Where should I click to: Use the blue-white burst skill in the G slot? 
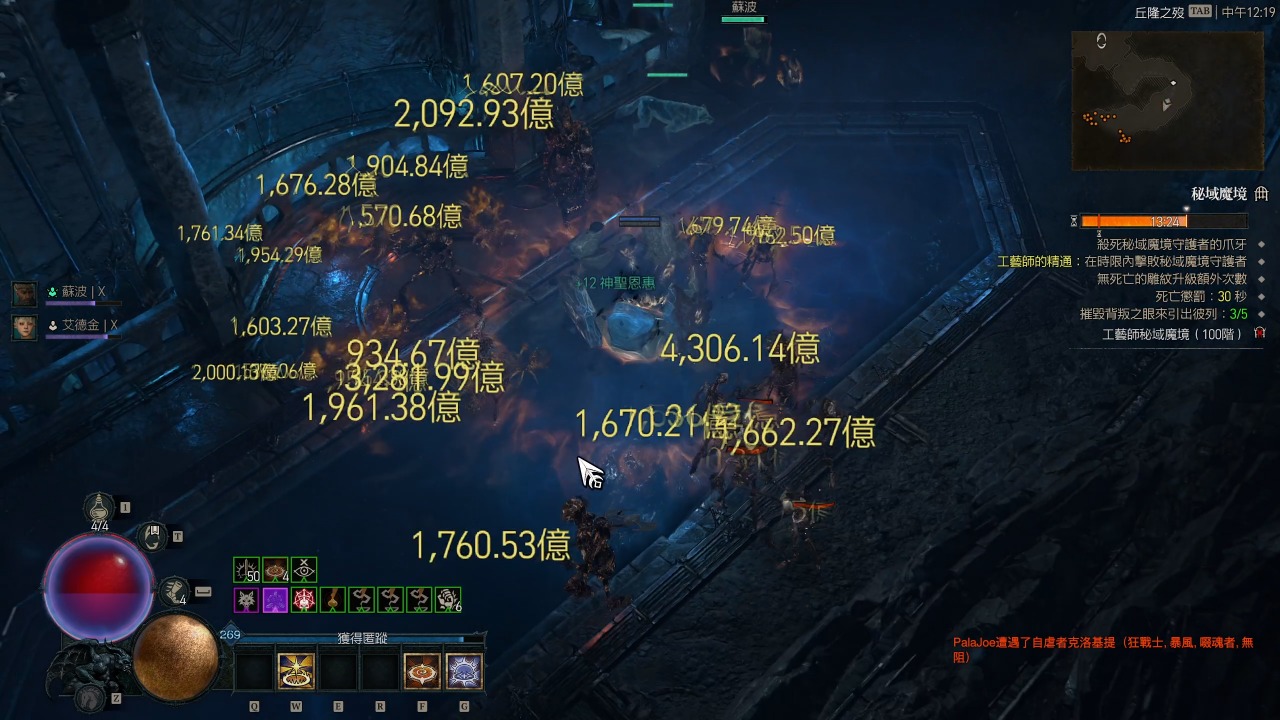[x=464, y=671]
